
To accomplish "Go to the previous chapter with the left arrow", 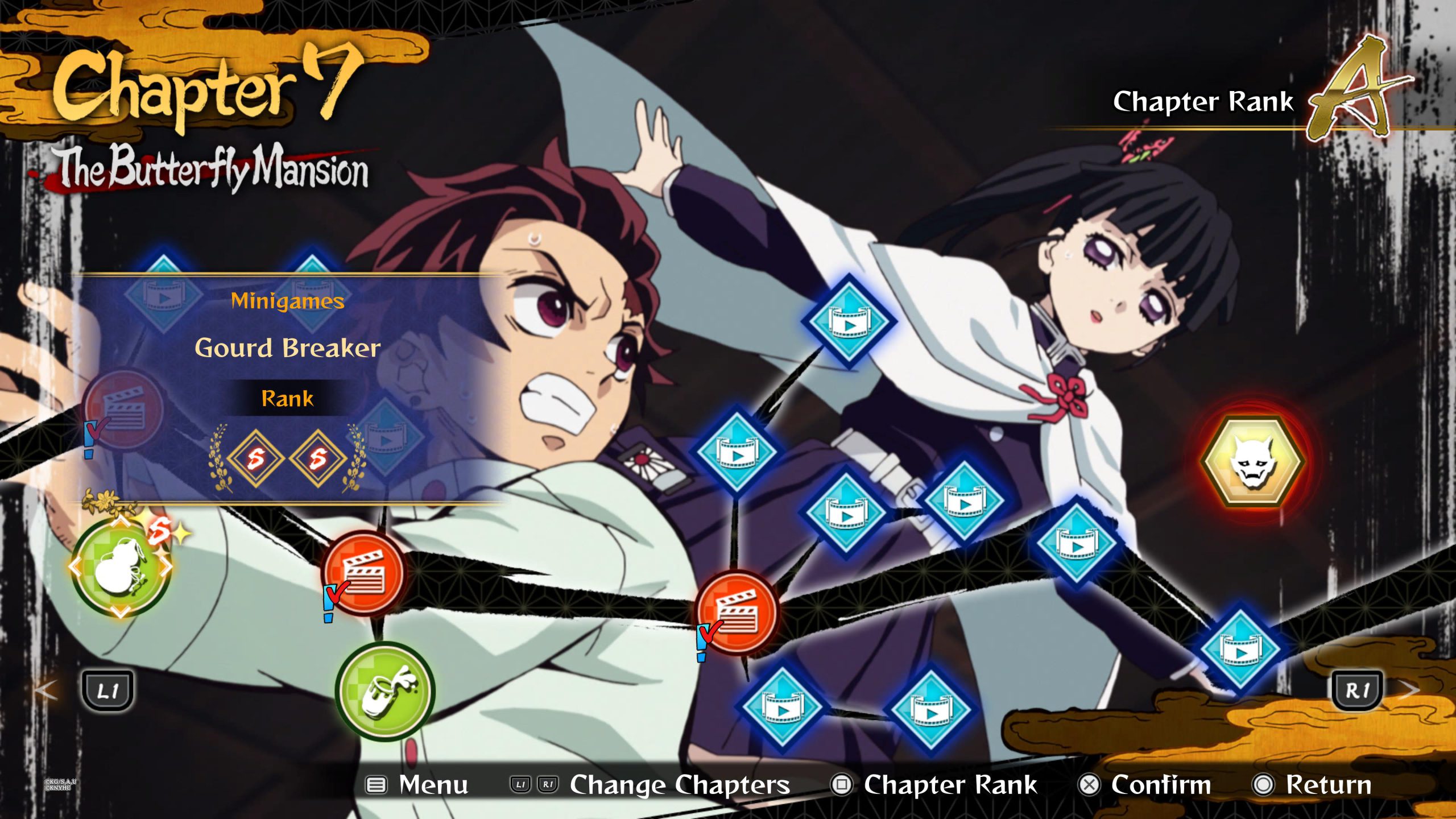I will (47, 690).
